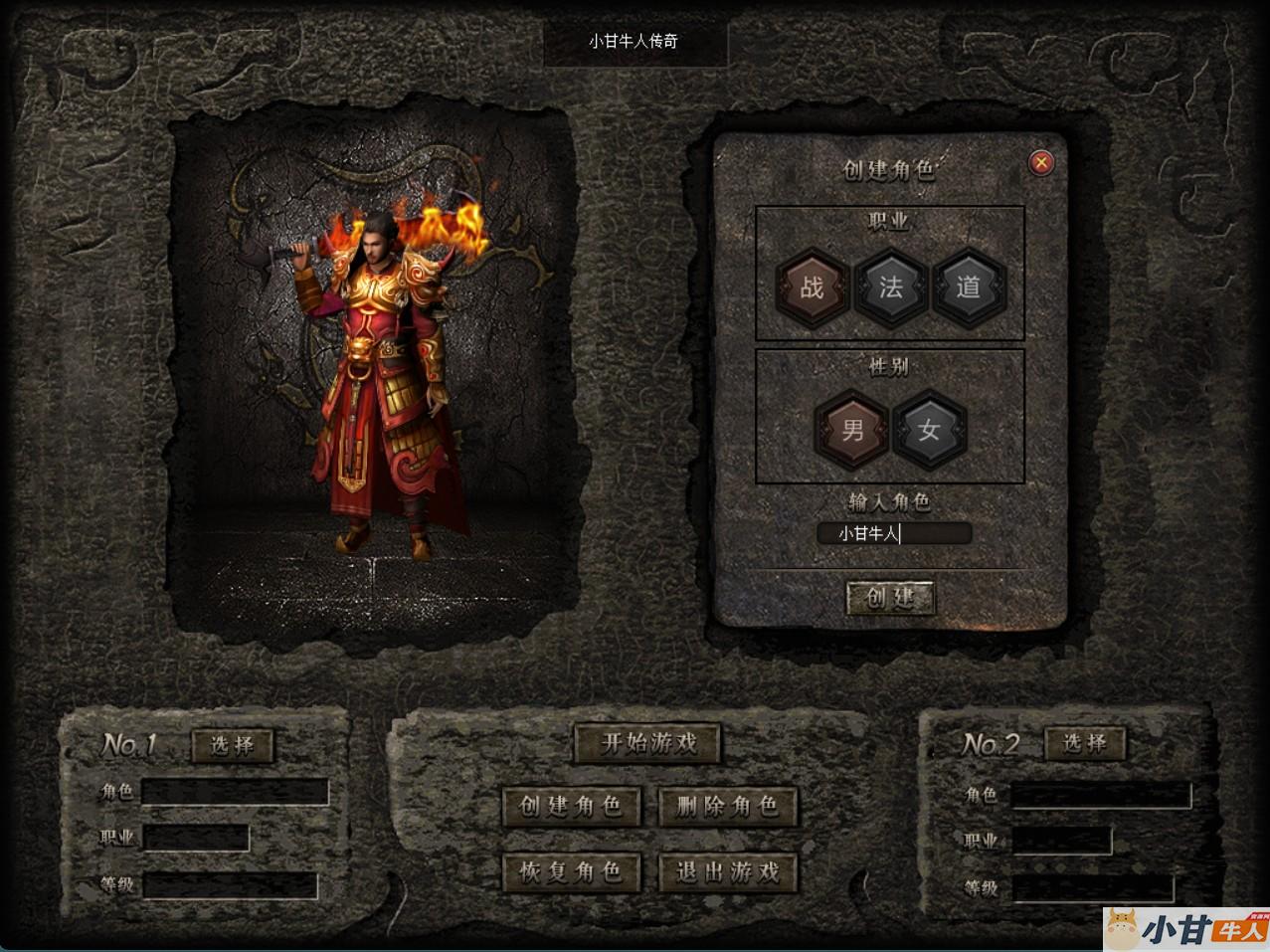Select 男 male gender
The height and width of the screenshot is (952, 1270).
coord(852,430)
